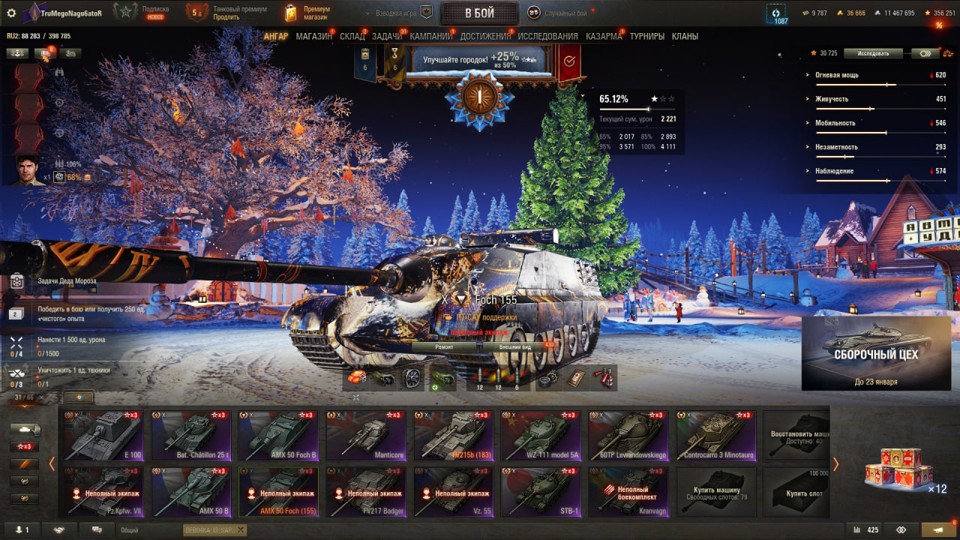This screenshot has height=540, width=960.
Task: Switch to the СКЛАД tab
Action: 352,37
